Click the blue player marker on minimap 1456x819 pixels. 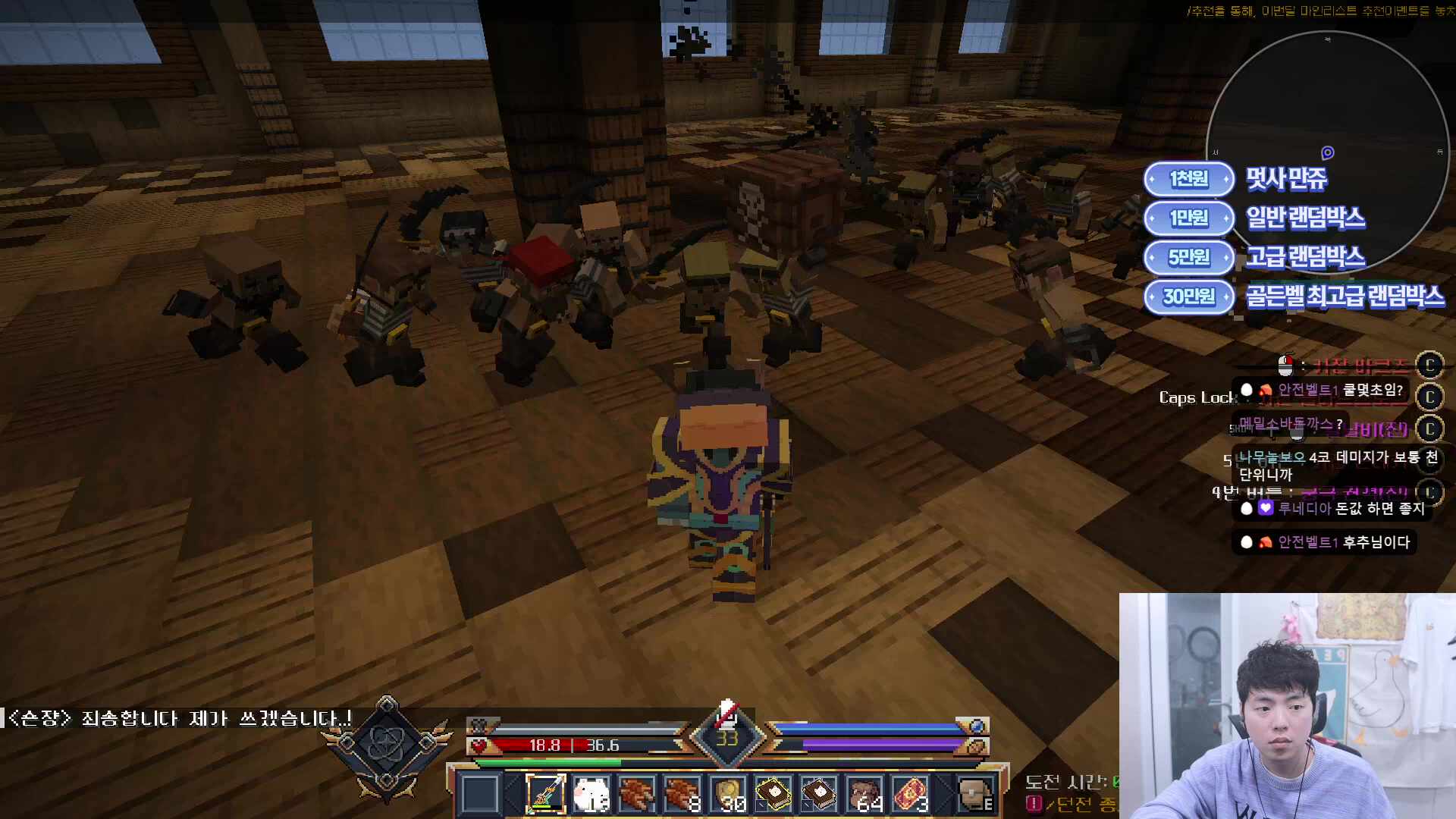(1328, 153)
